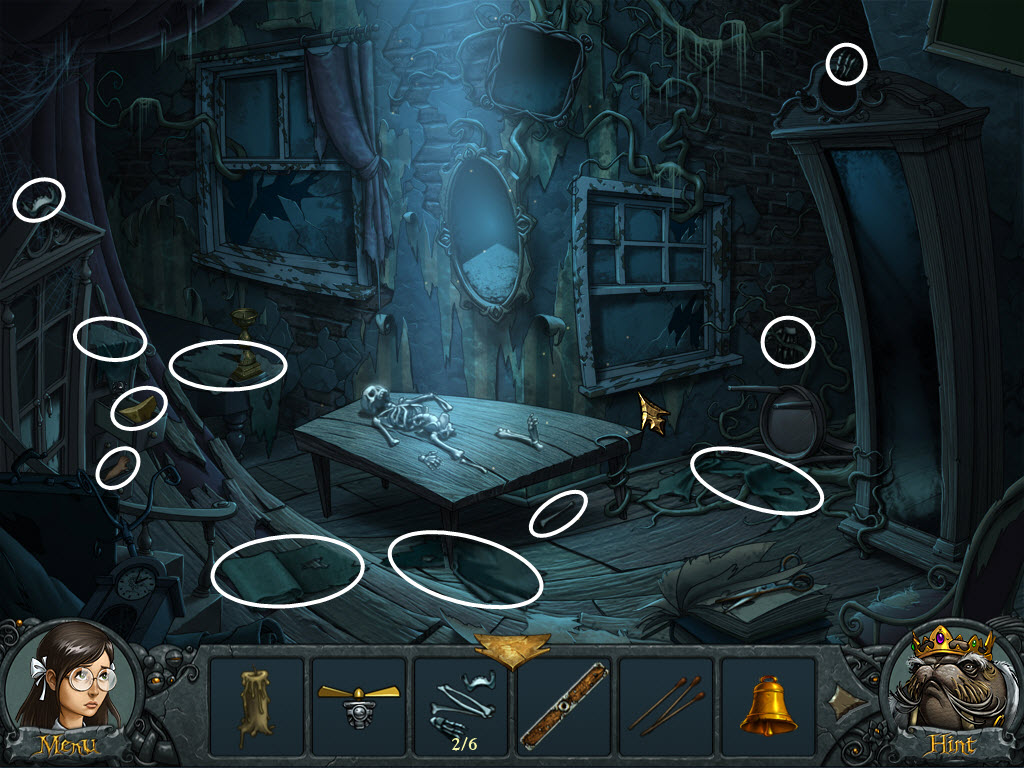Use the walrus king Hint button
1024x768 pixels.
[951, 692]
